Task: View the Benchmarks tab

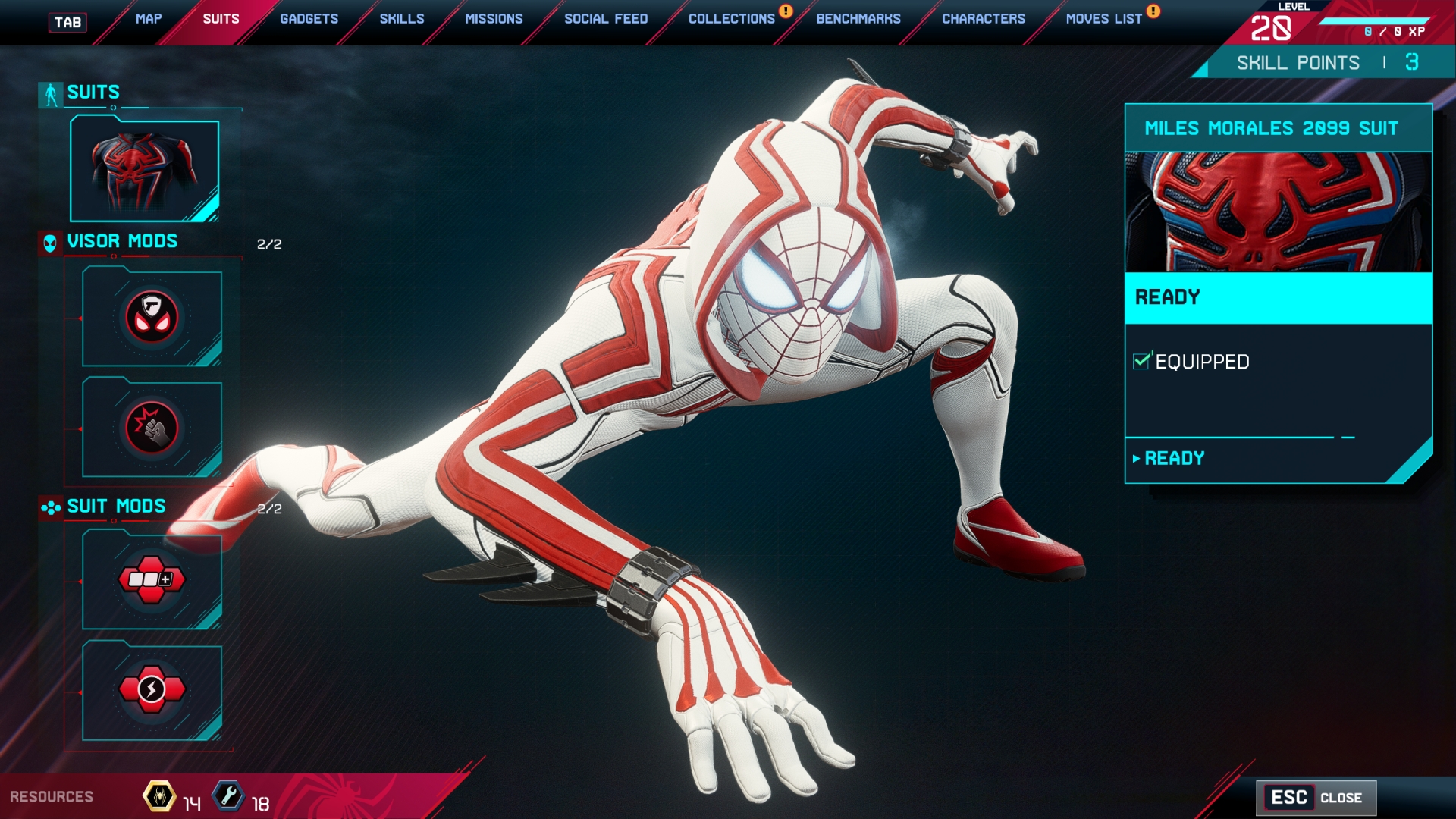Action: click(858, 19)
